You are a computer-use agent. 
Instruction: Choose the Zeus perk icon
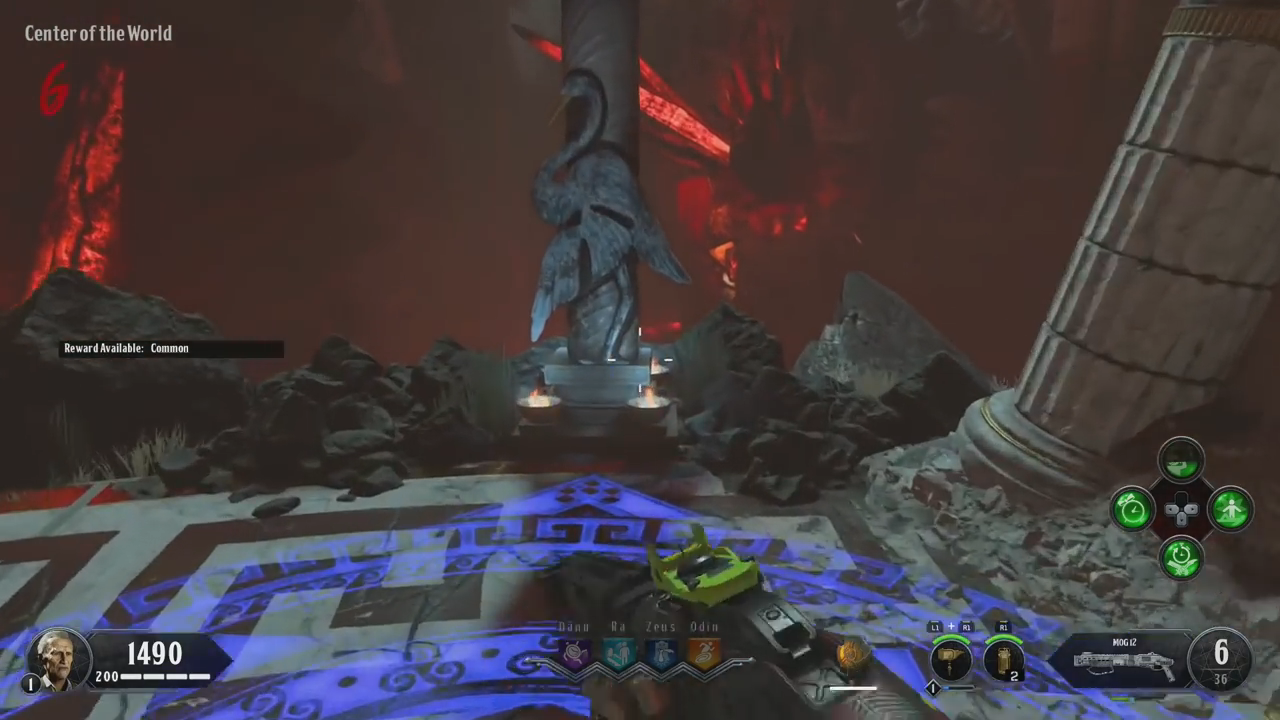tap(661, 655)
